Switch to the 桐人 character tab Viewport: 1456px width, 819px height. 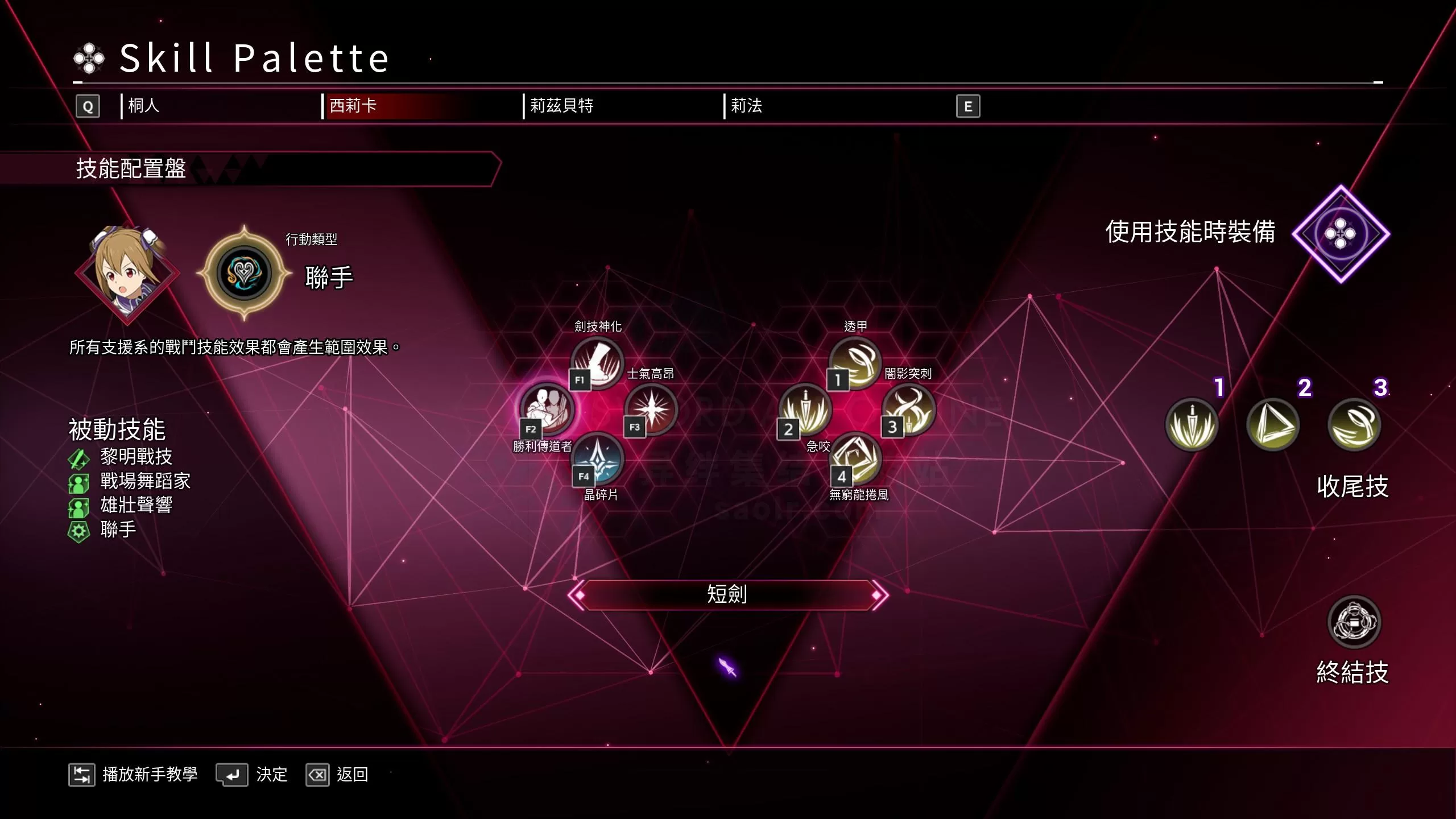pos(144,106)
